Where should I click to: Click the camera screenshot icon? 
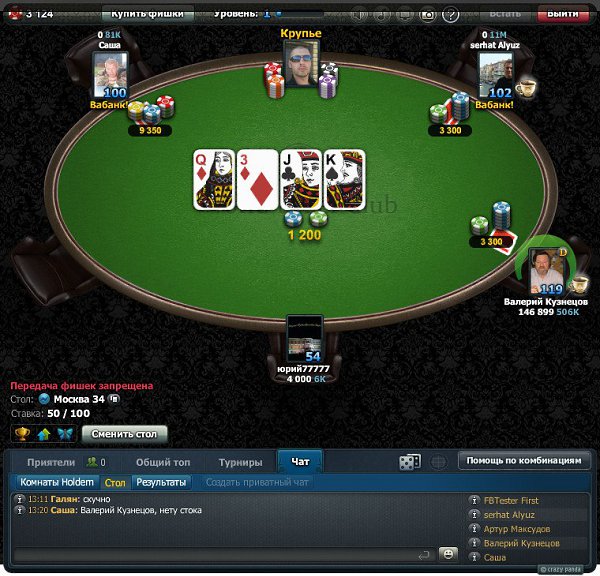tap(427, 15)
